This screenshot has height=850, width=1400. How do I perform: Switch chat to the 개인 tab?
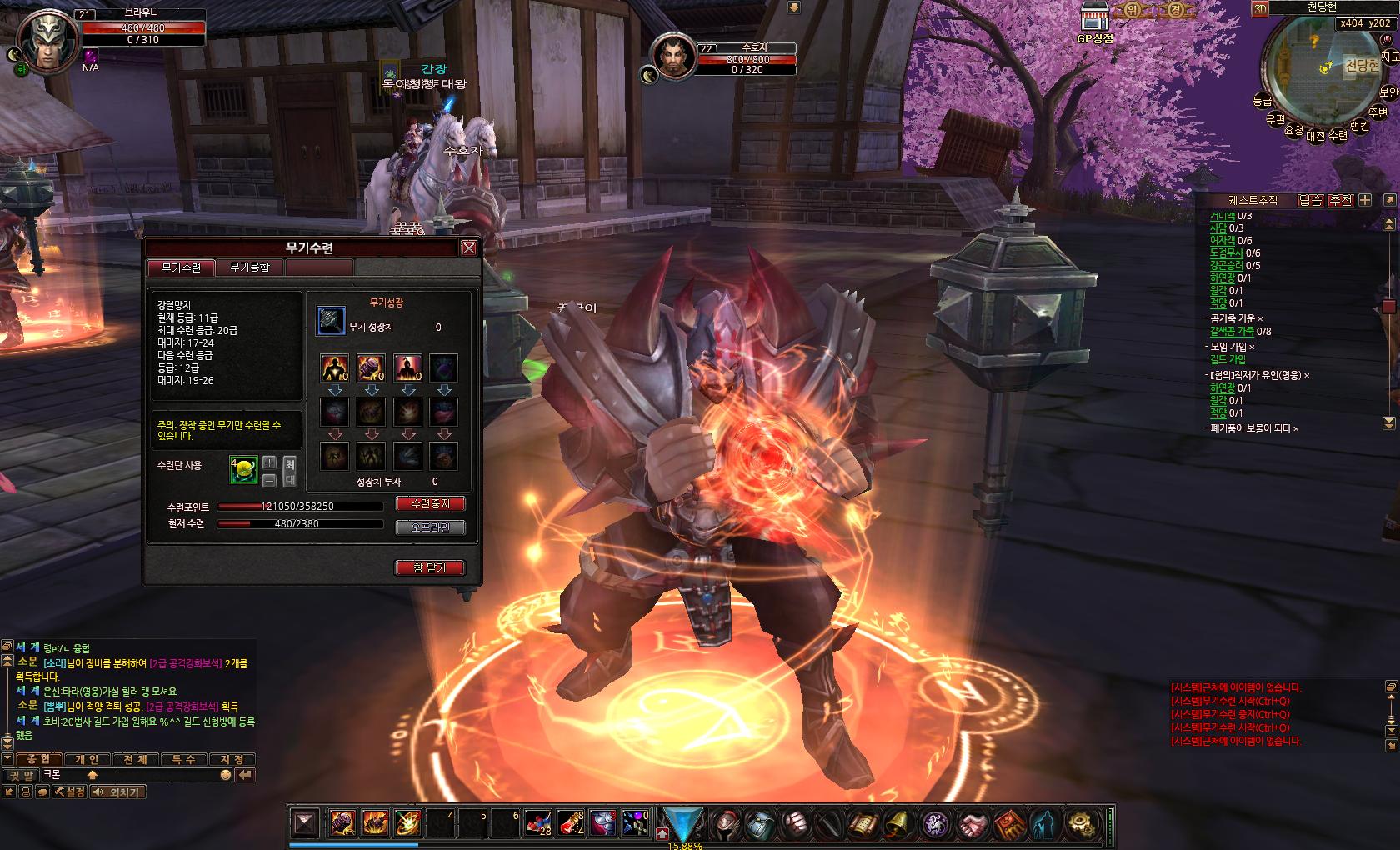pos(87,759)
